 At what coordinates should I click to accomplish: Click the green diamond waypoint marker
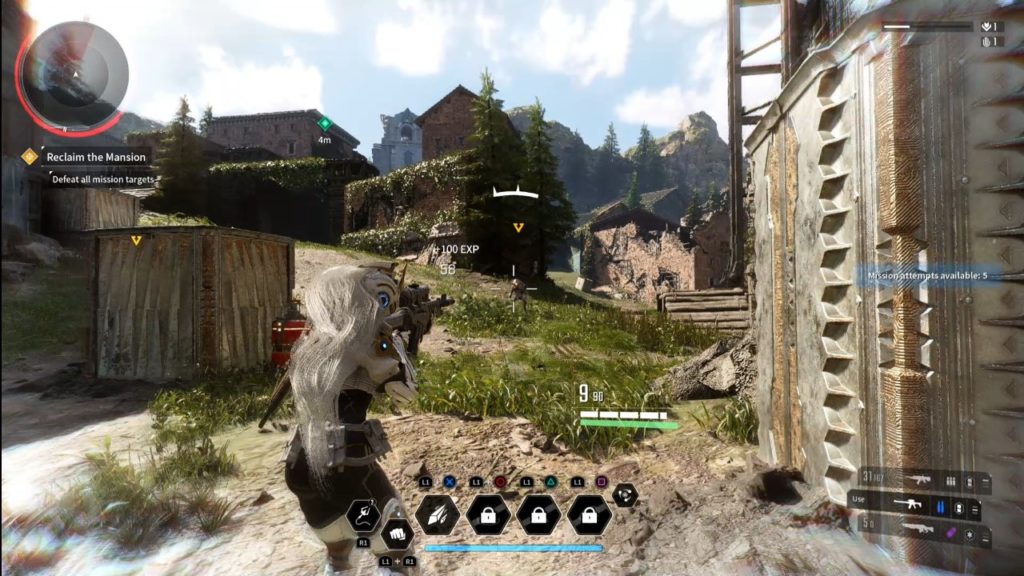(324, 123)
